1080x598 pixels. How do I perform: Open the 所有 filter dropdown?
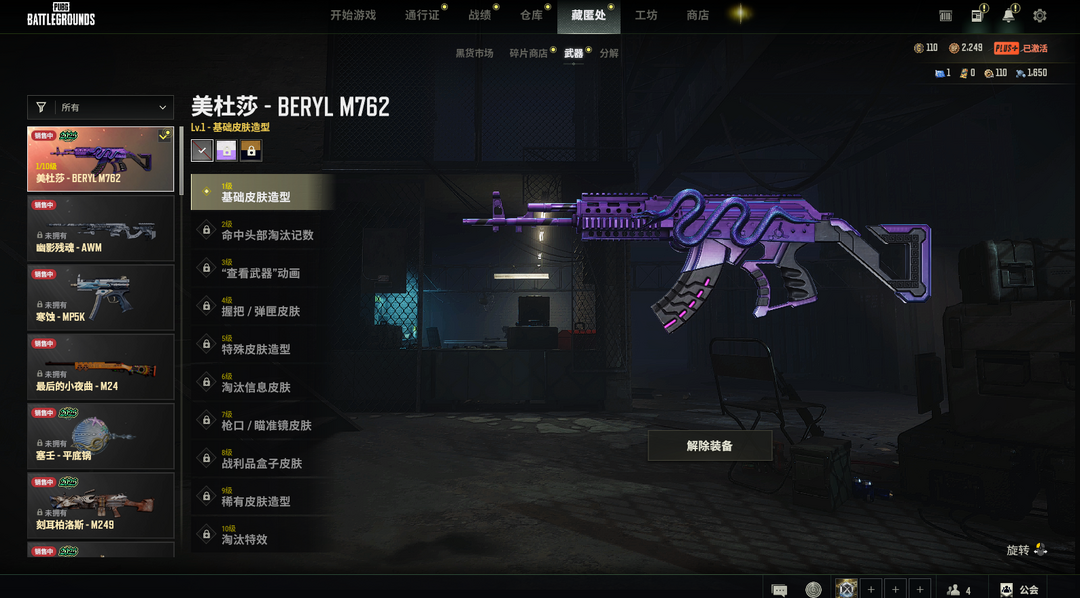[100, 107]
